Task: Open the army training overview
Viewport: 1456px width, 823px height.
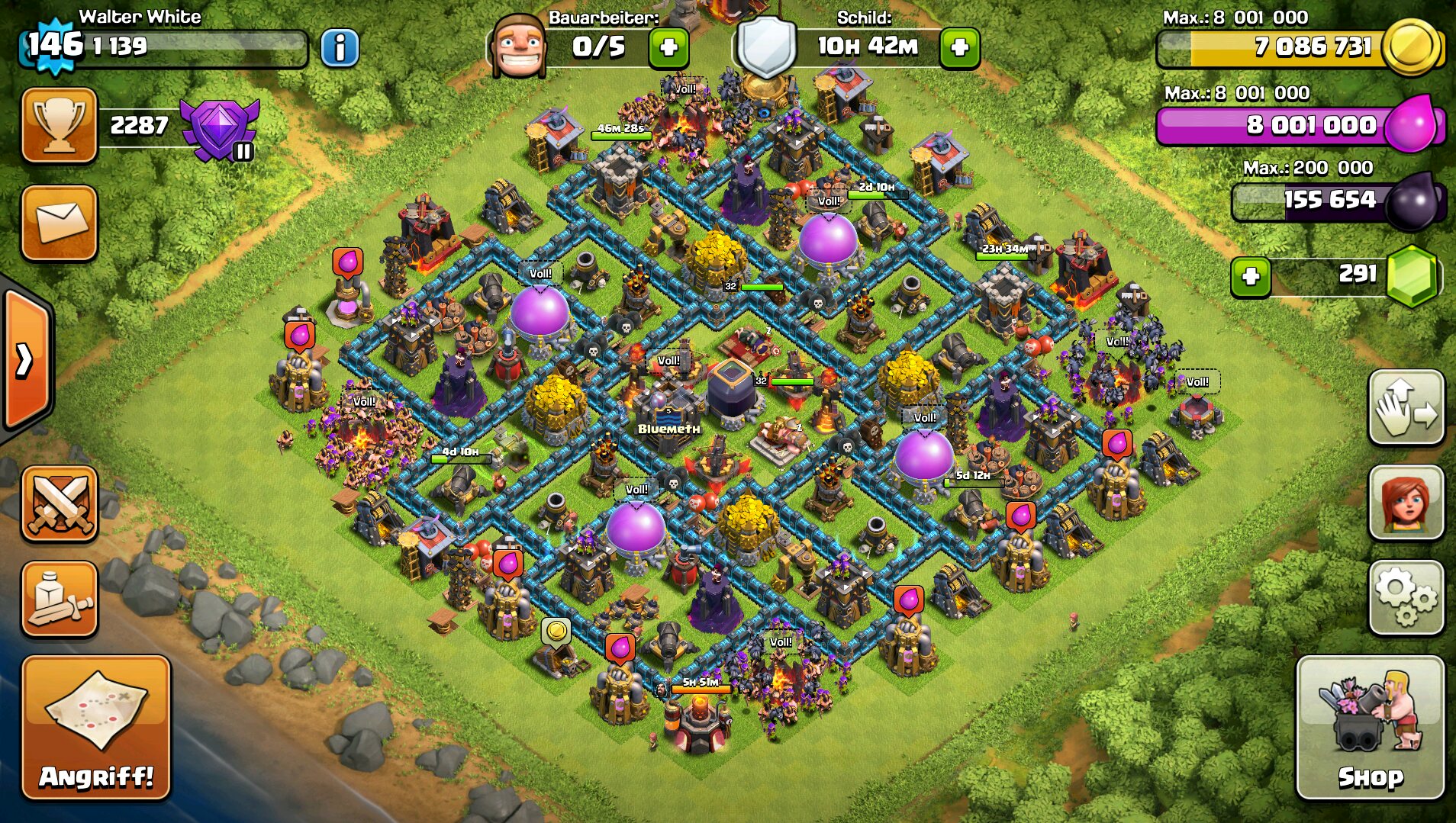Action: (60, 599)
